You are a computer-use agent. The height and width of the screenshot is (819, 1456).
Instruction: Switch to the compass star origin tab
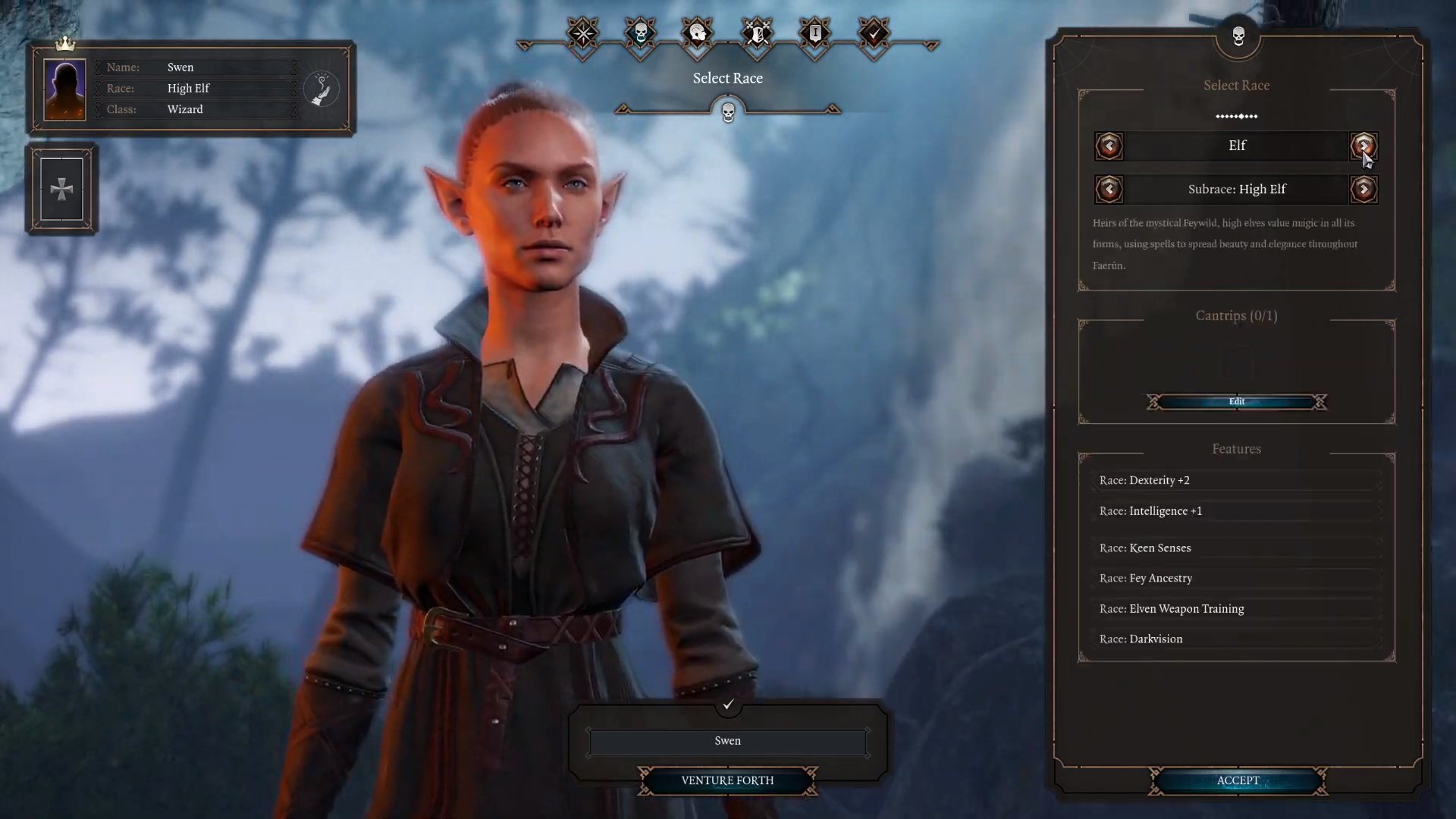[583, 34]
